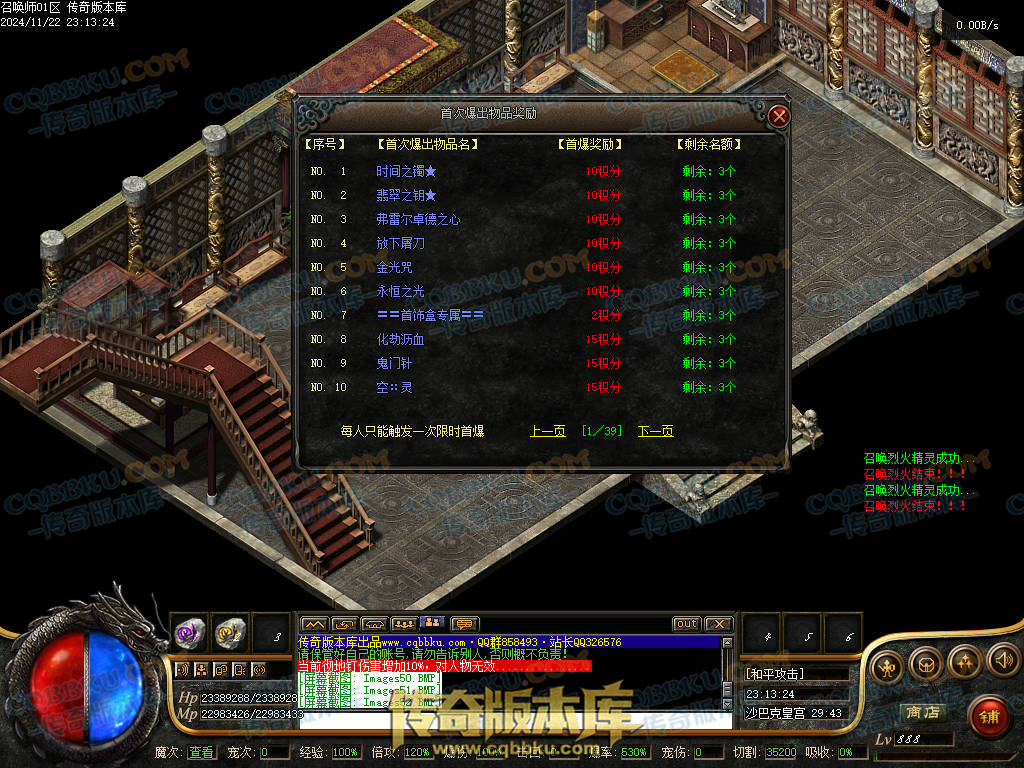Image resolution: width=1024 pixels, height=768 pixels.
Task: Open the 商店 shop button
Action: [922, 712]
